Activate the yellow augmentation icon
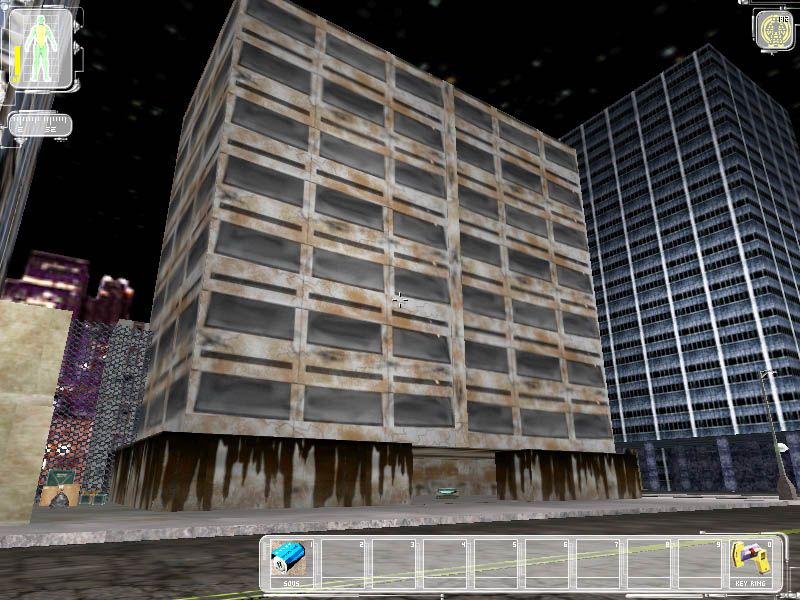Image resolution: width=800 pixels, height=600 pixels. tap(773, 30)
